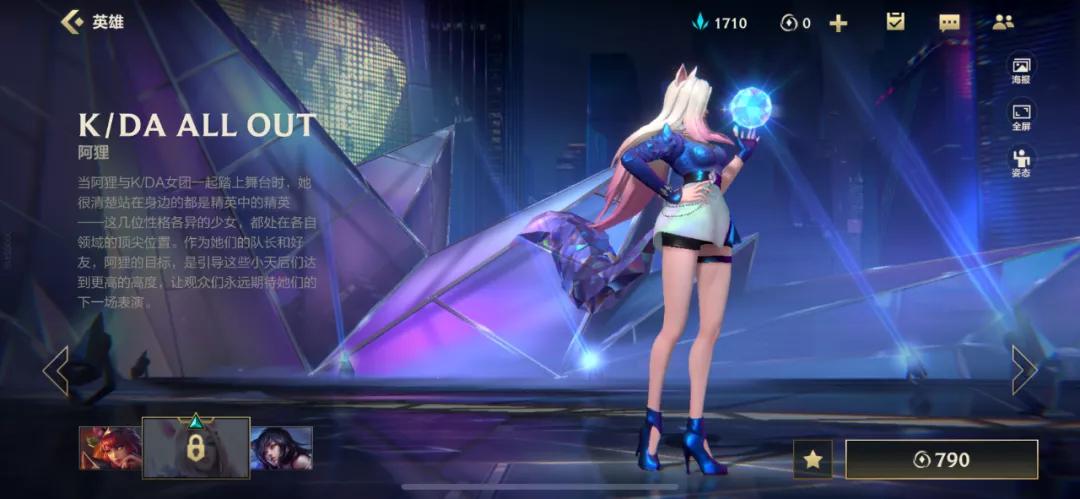This screenshot has height=499, width=1080.
Task: Add currency with the gold plus button
Action: point(838,23)
